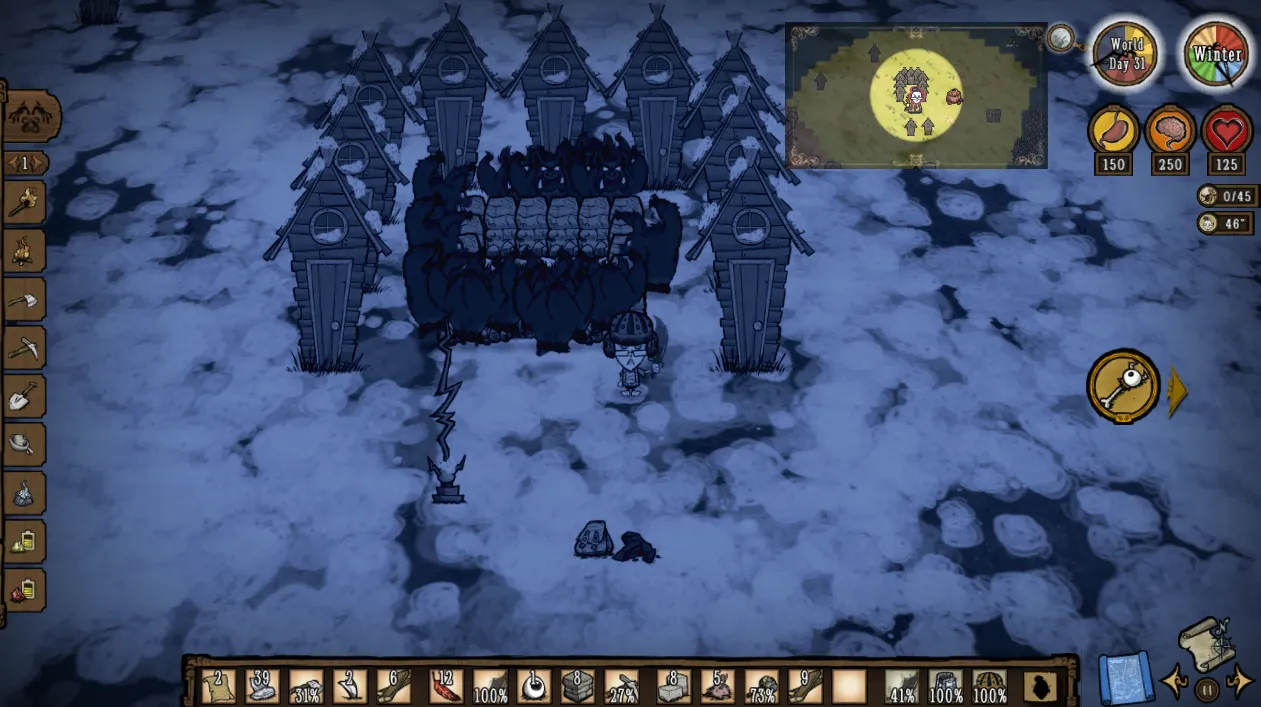Pause the game with the pause button
Viewport: 1261px width, 707px height.
tap(1208, 689)
